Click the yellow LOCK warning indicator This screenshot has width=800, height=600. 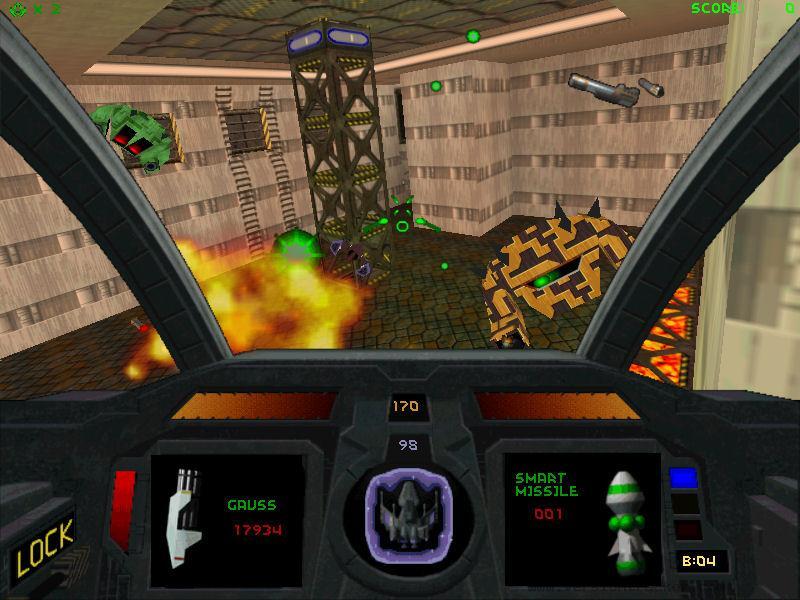tap(44, 545)
